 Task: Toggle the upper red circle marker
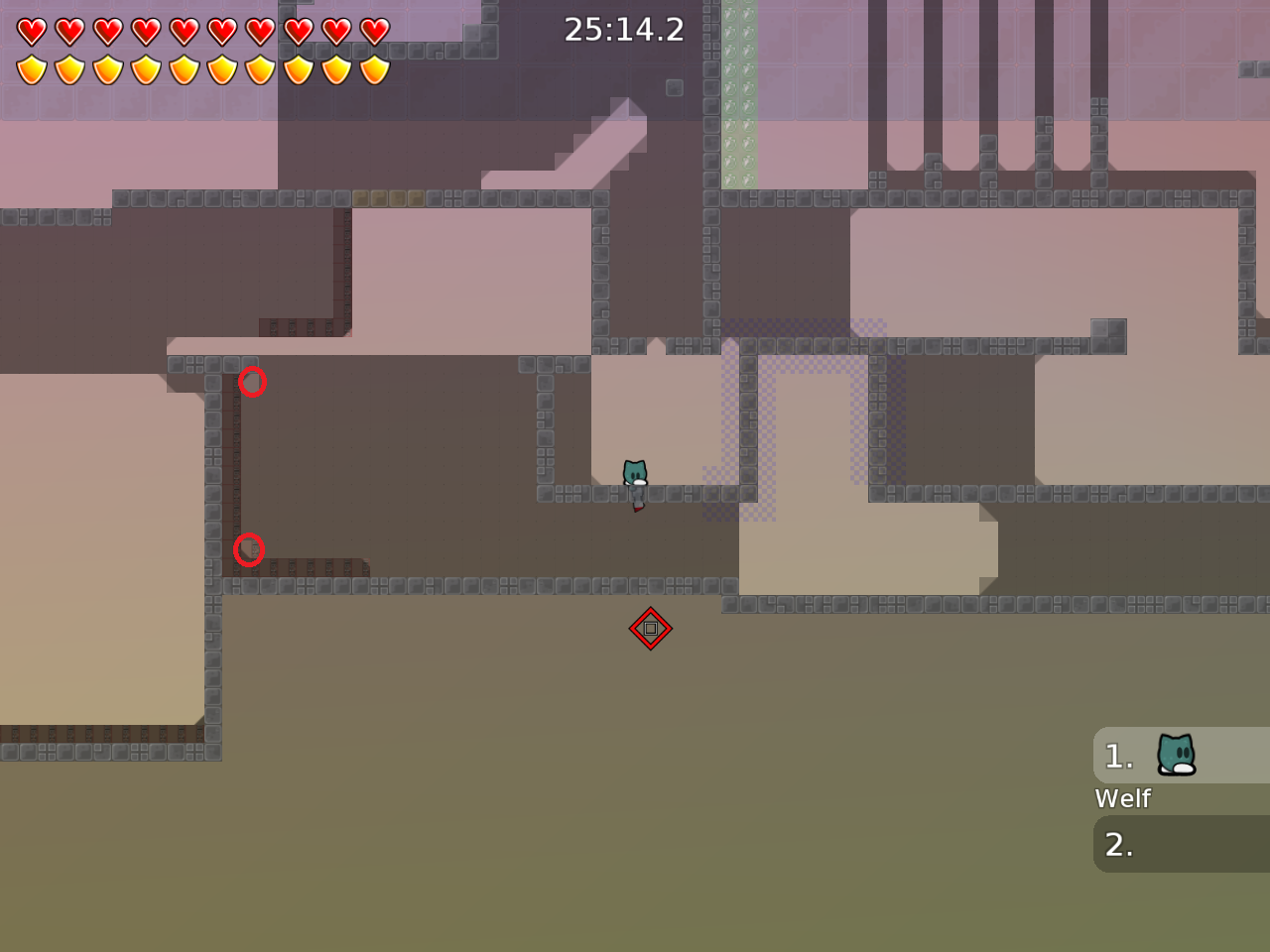(x=253, y=382)
